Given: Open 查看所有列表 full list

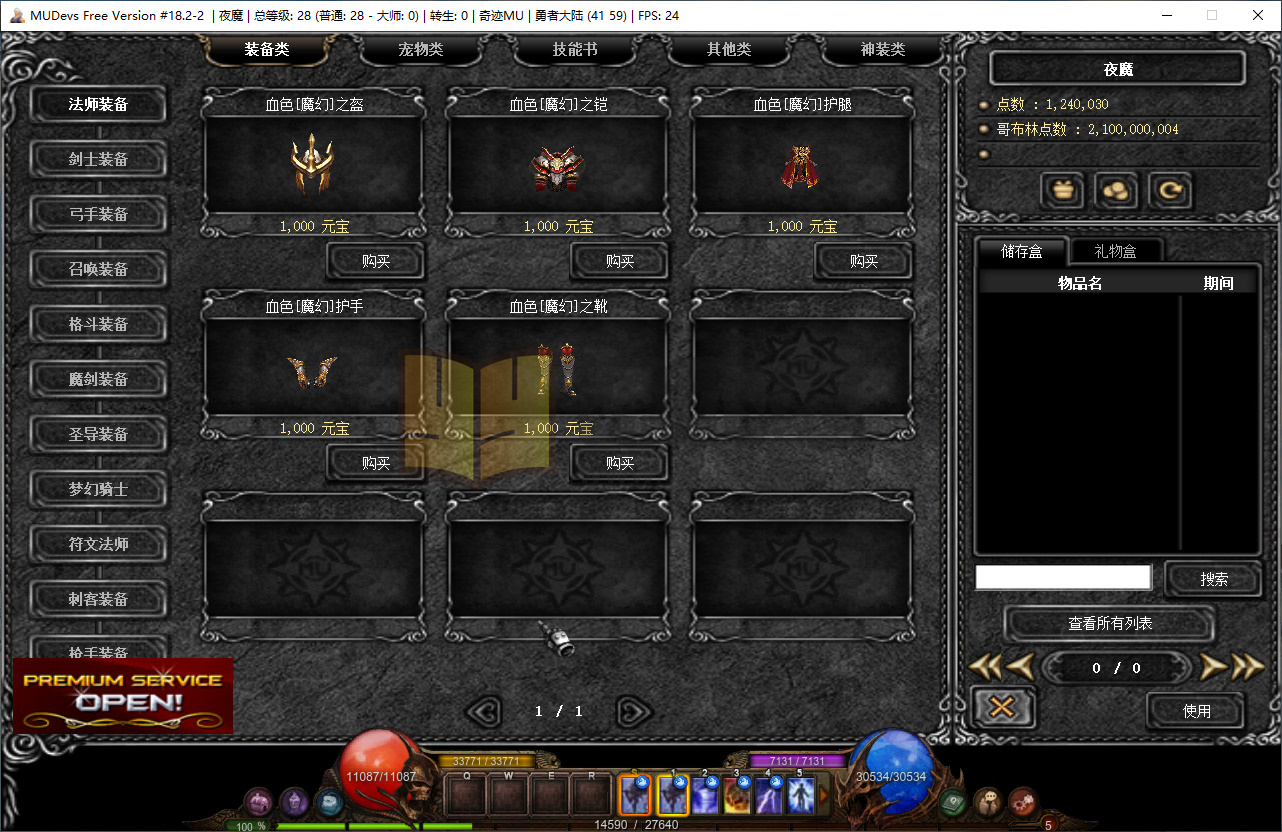Looking at the screenshot, I should pos(1110,624).
